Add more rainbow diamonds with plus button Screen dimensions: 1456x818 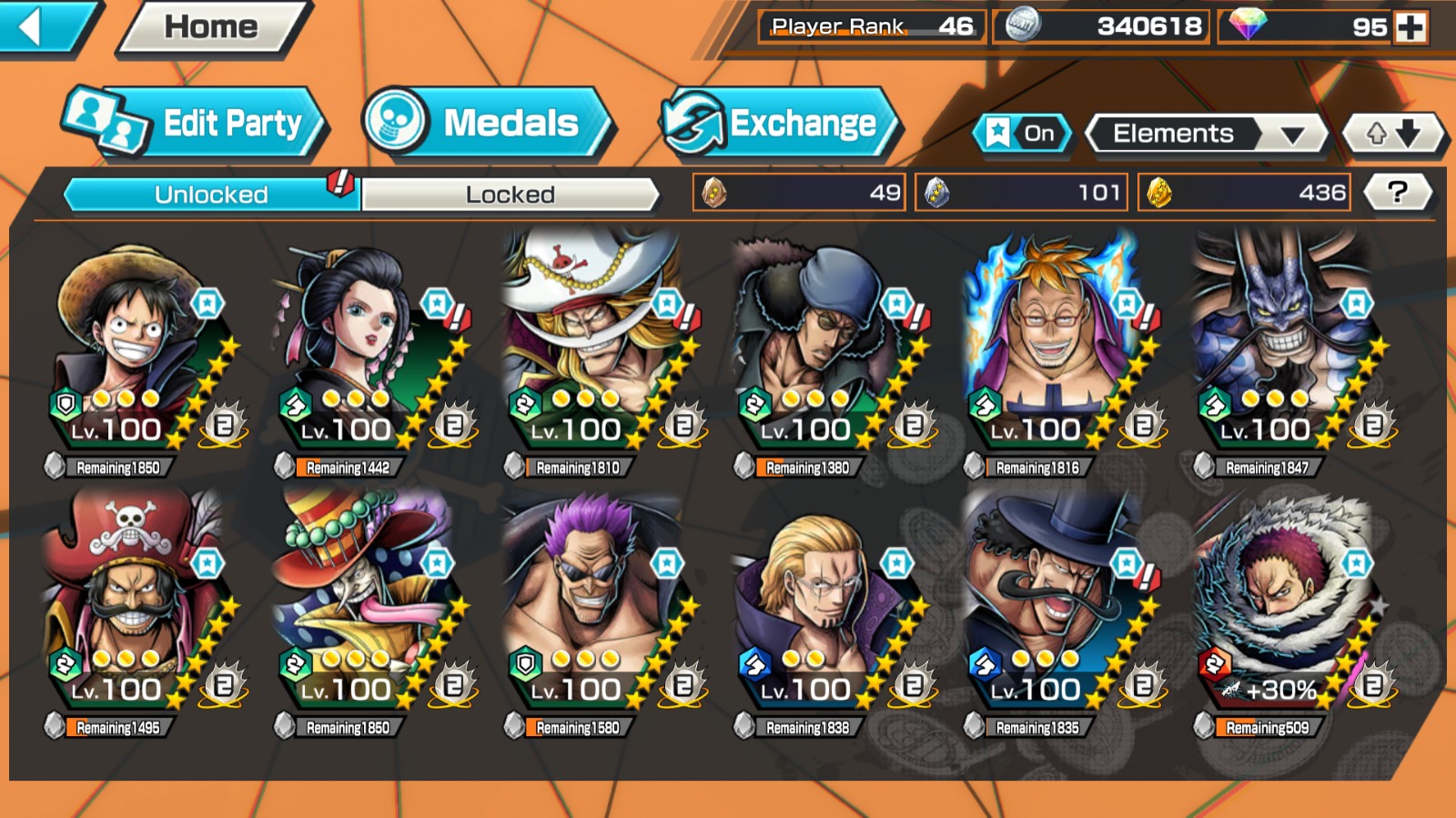click(1411, 27)
